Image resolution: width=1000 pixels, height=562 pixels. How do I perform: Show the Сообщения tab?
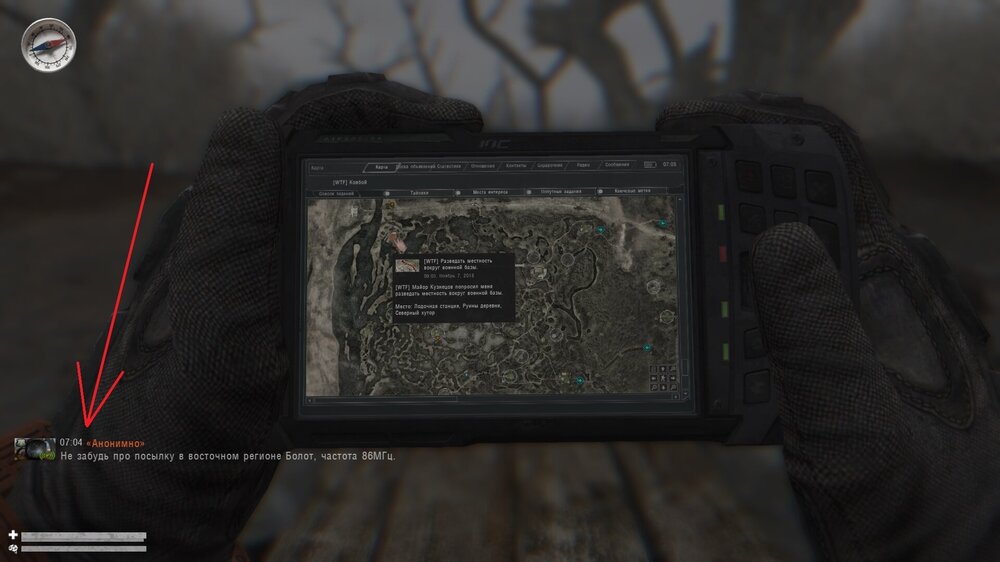click(617, 165)
